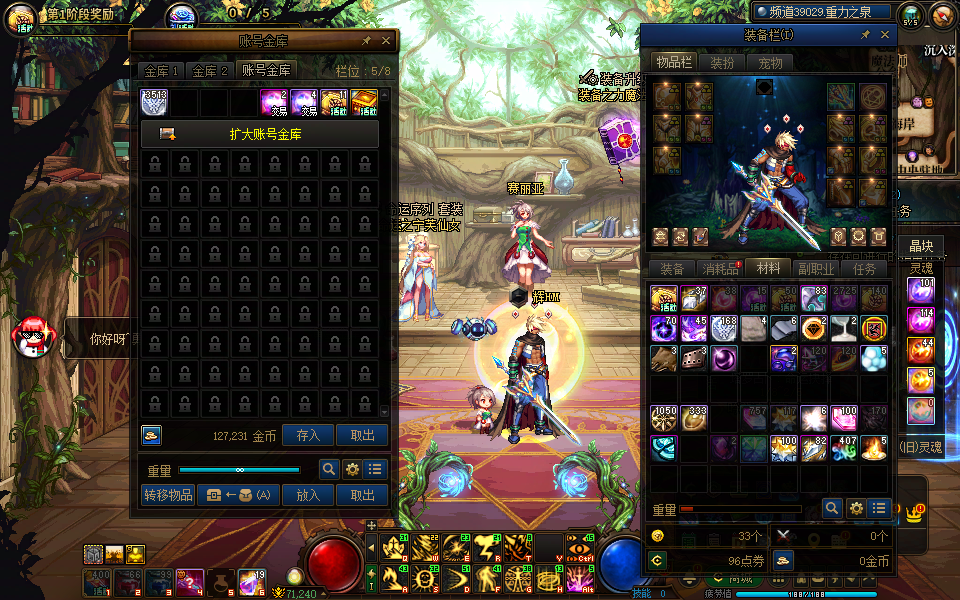Select the campfire item in the inventory
Image resolution: width=960 pixels, height=600 pixels.
[x=874, y=448]
